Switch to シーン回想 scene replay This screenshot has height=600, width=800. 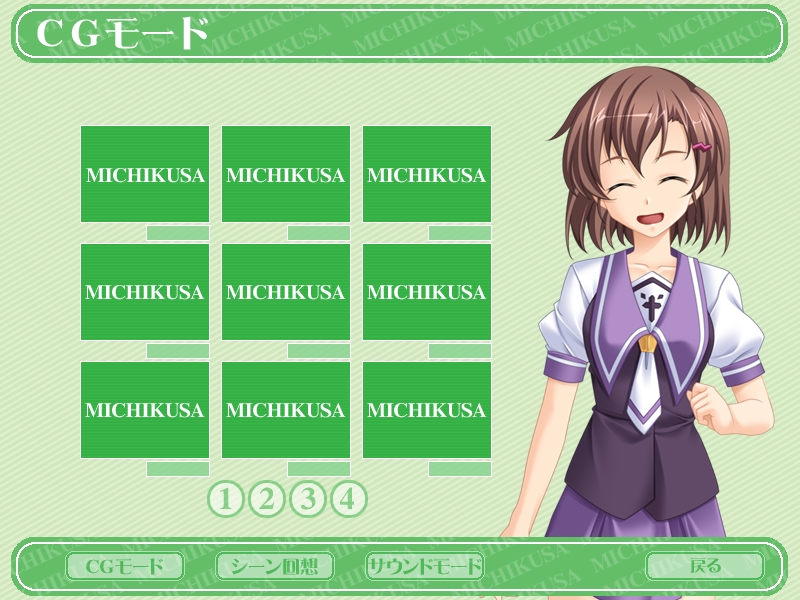tap(275, 566)
